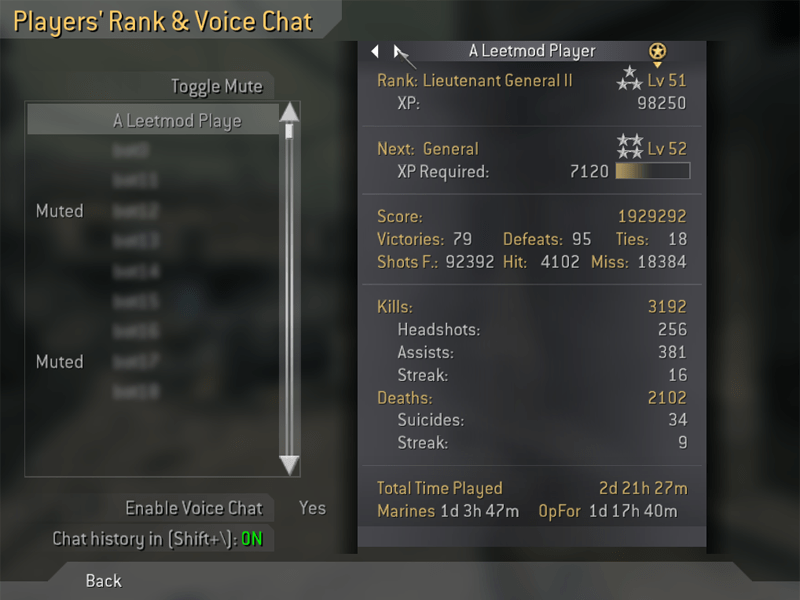Click the gold star emblem icon
This screenshot has height=600, width=800.
pyautogui.click(x=657, y=51)
